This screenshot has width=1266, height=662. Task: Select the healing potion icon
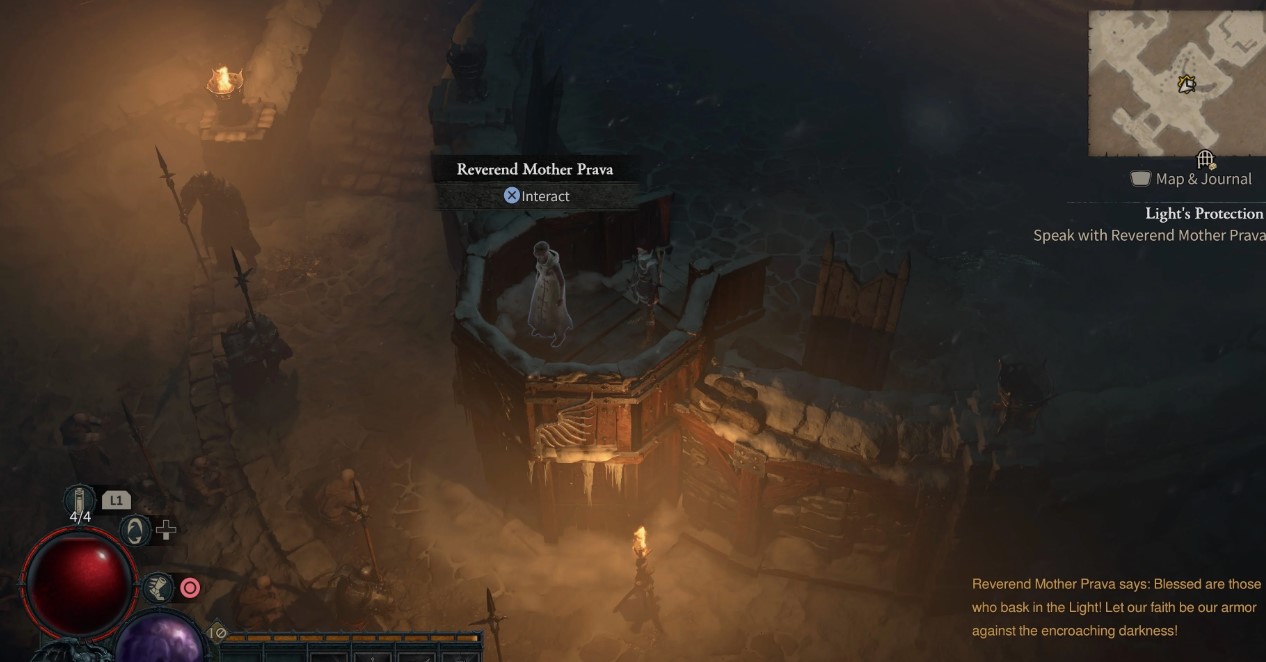[79, 499]
